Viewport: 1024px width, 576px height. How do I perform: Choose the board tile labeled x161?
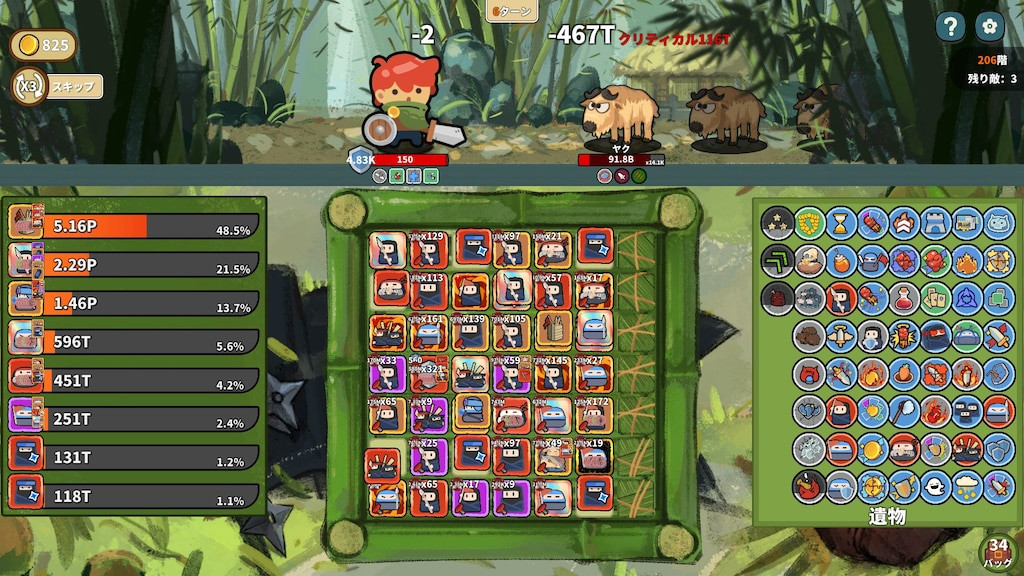coord(429,331)
